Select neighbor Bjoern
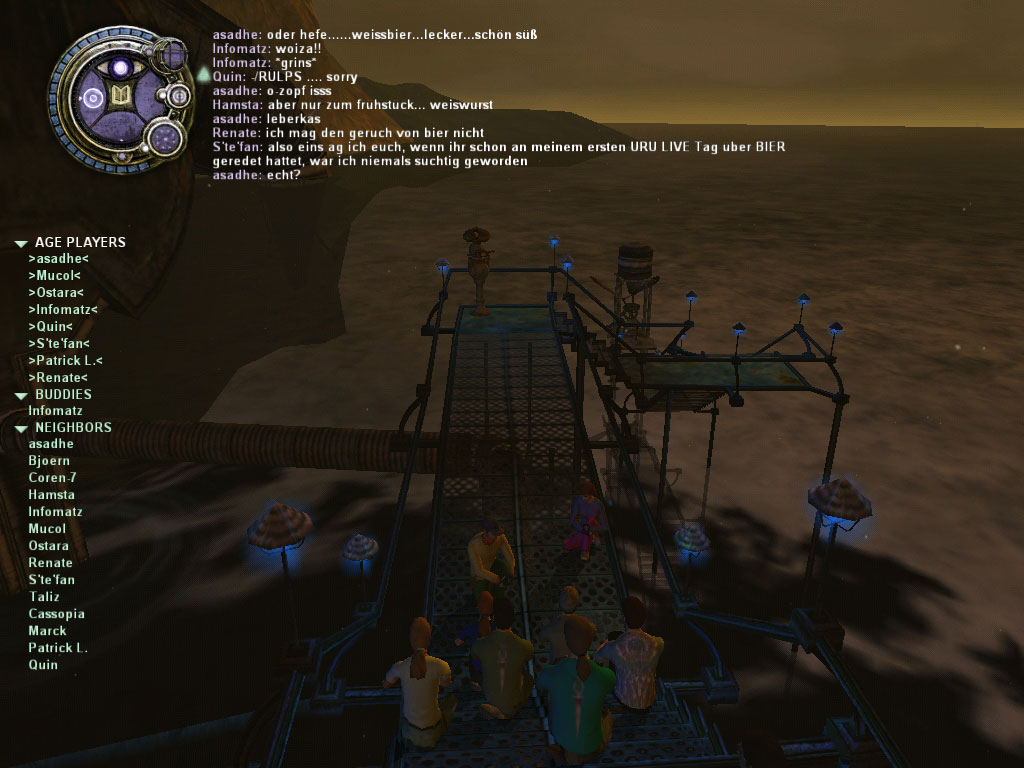Viewport: 1024px width, 768px height. click(49, 461)
